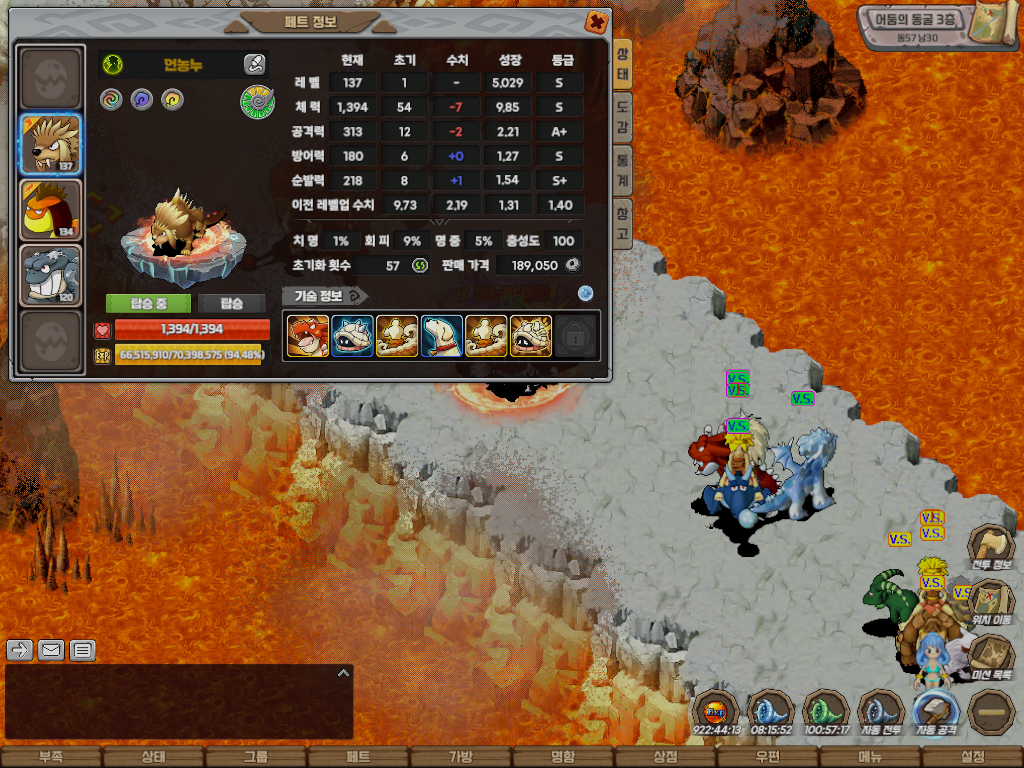The image size is (1024, 768).
Task: Open the 통계 side tab
Action: (x=622, y=158)
